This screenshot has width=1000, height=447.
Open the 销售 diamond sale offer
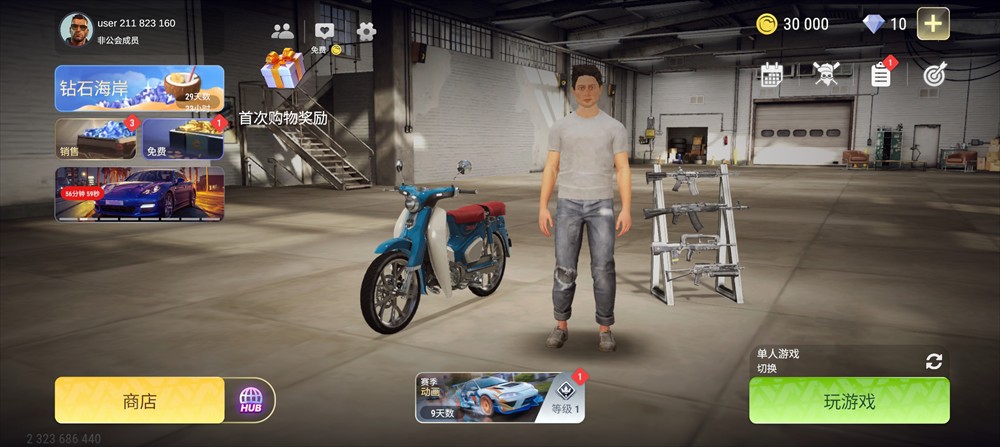(95, 139)
